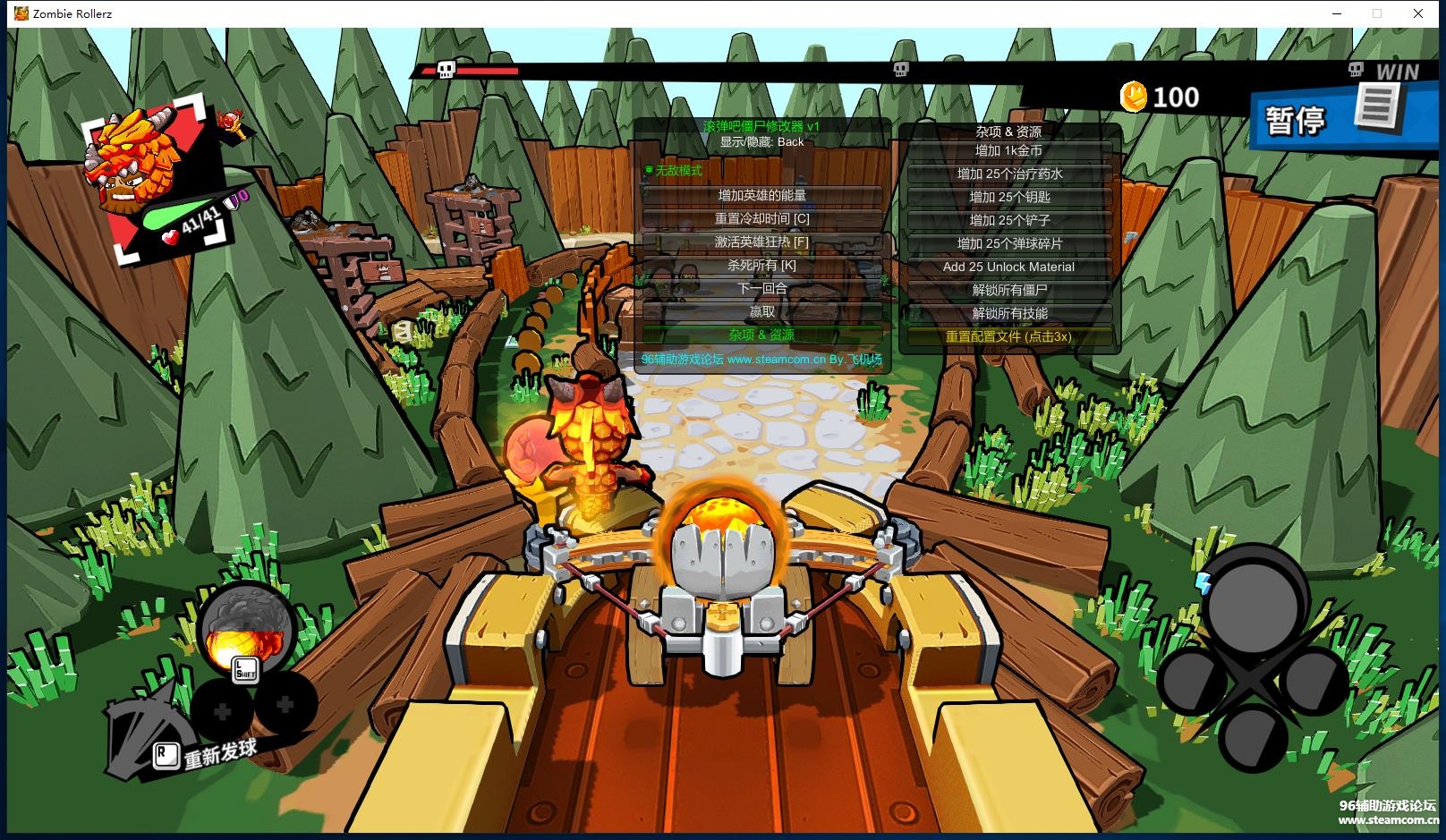Unlock all zombies with 解锁所有僵尸
The width and height of the screenshot is (1446, 840).
point(1008,290)
